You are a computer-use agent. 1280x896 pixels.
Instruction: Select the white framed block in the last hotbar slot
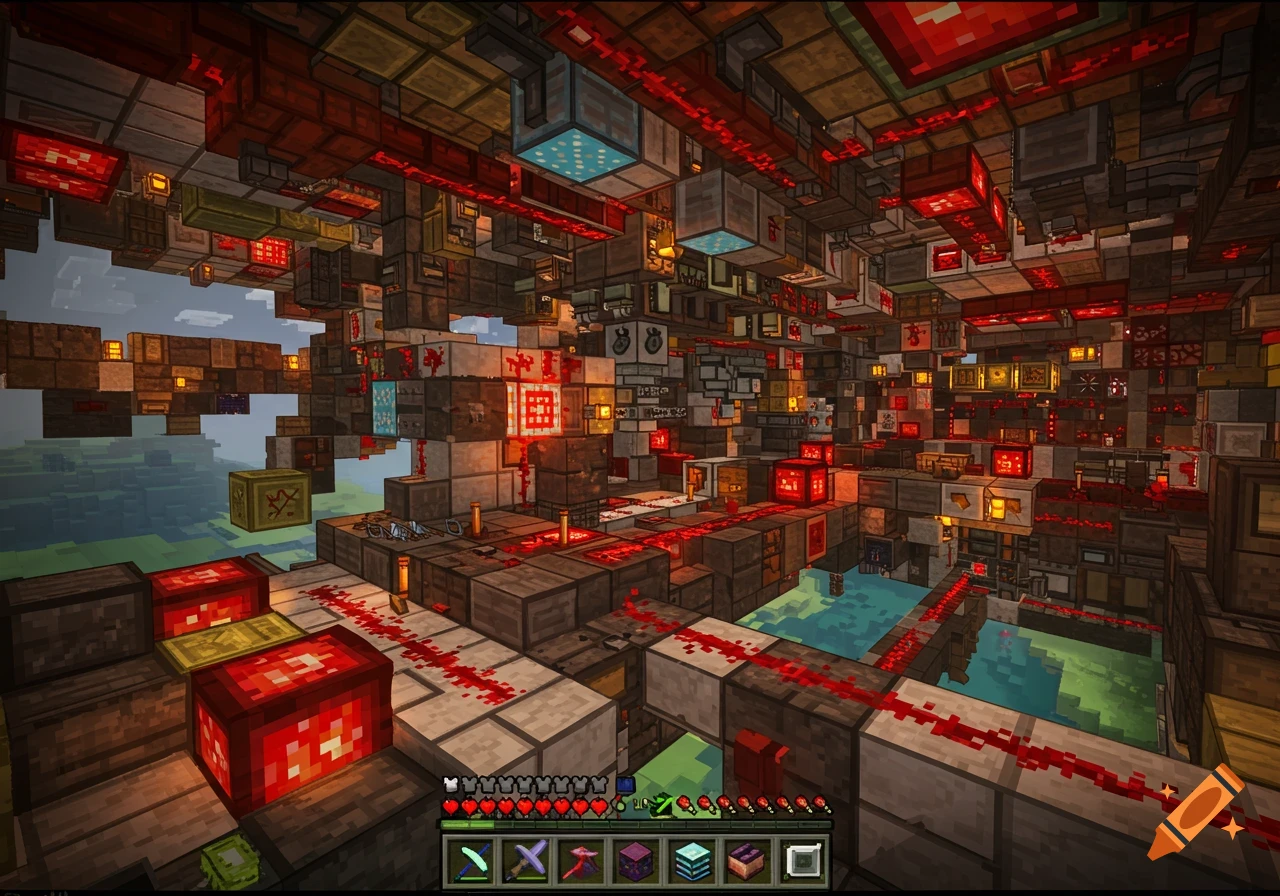pyautogui.click(x=802, y=859)
